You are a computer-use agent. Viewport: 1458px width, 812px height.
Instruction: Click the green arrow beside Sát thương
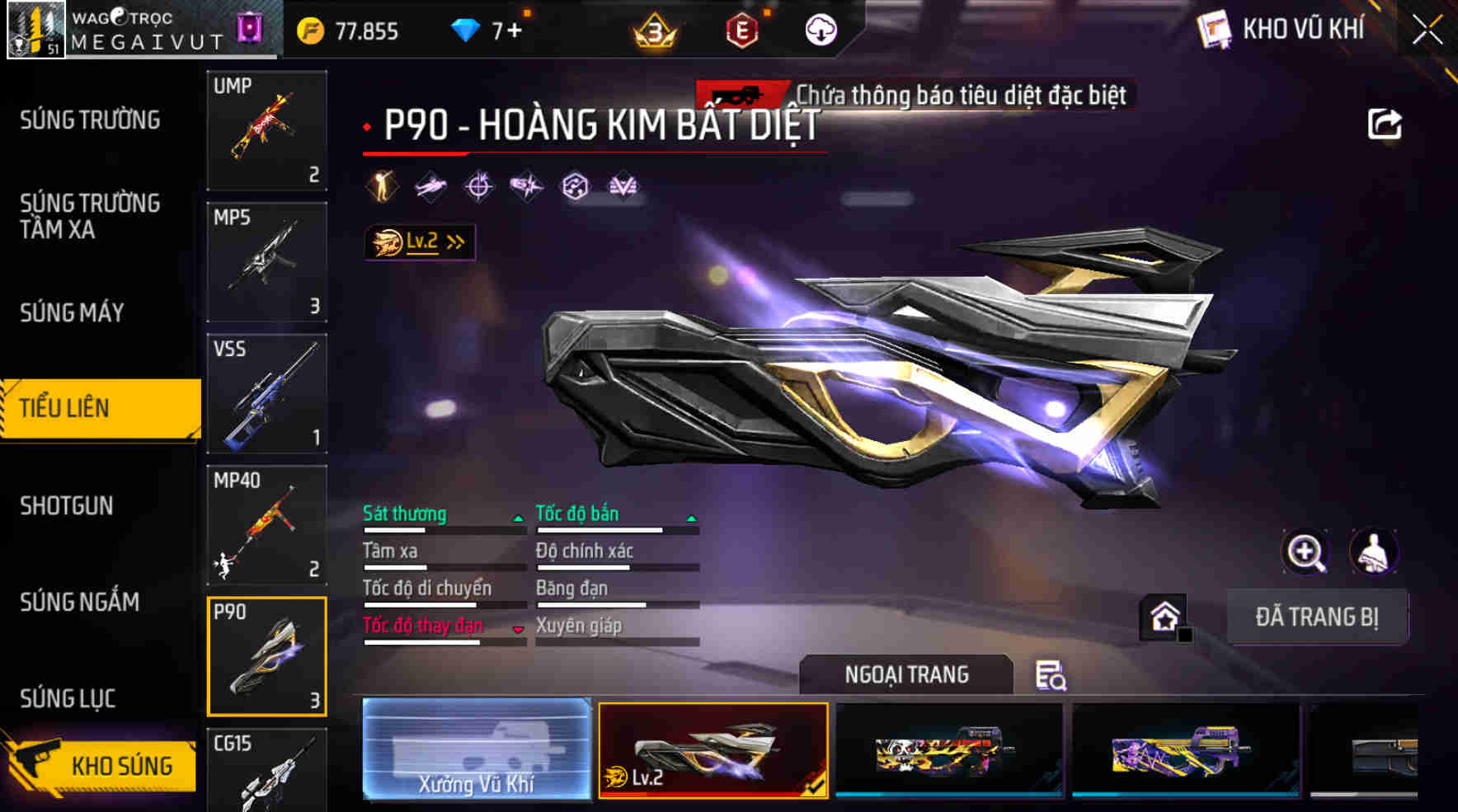(x=519, y=520)
